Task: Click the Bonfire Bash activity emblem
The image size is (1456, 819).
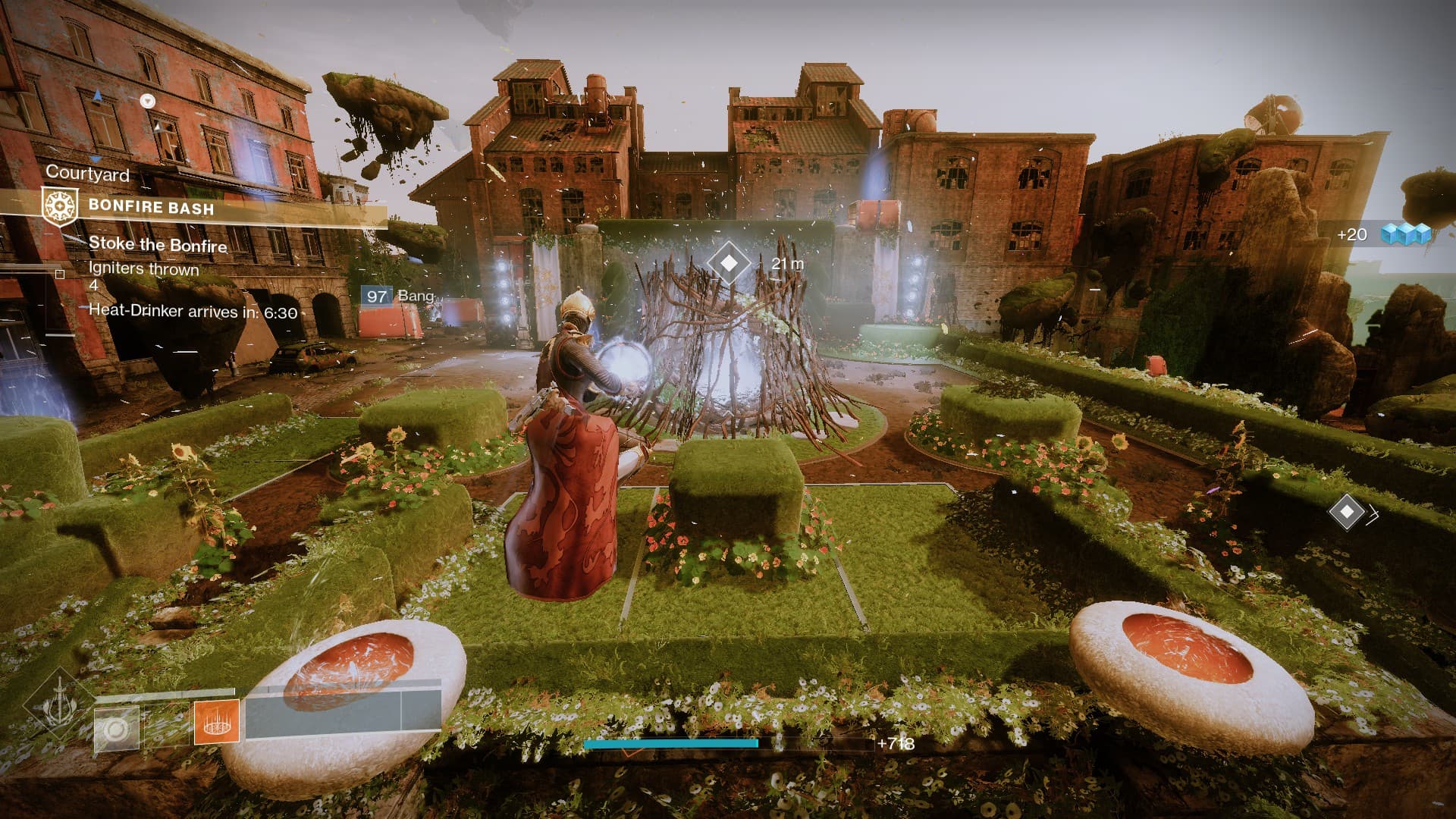Action: 60,207
